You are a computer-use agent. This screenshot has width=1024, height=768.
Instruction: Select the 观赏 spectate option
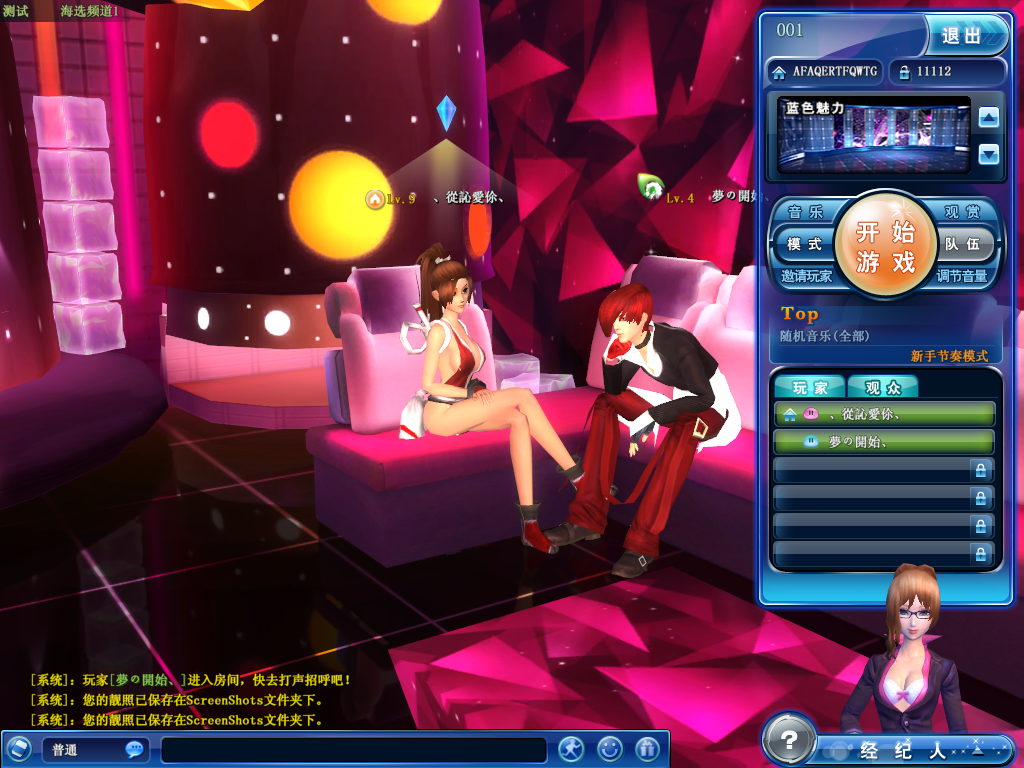click(x=965, y=212)
